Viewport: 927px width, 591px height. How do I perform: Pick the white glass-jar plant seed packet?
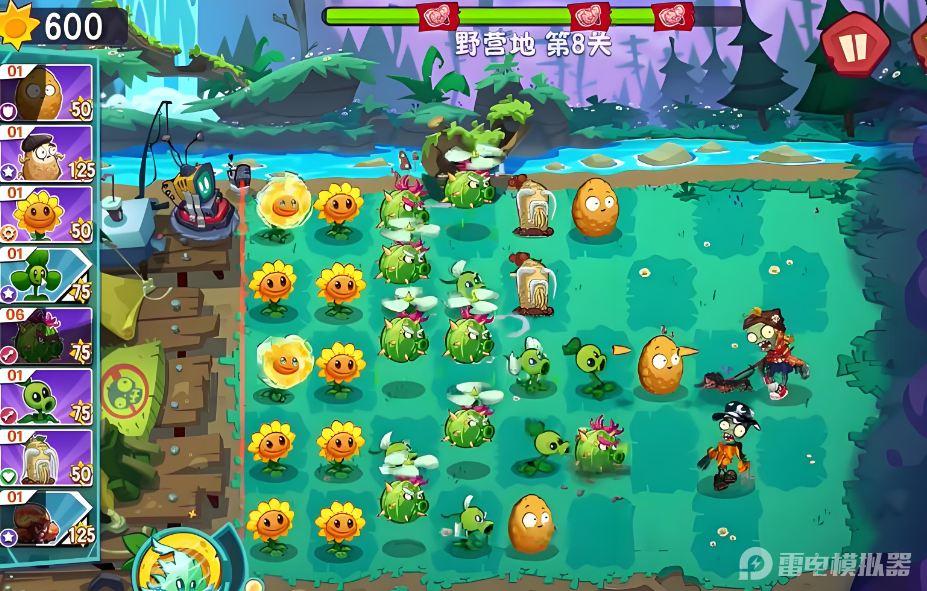click(48, 459)
